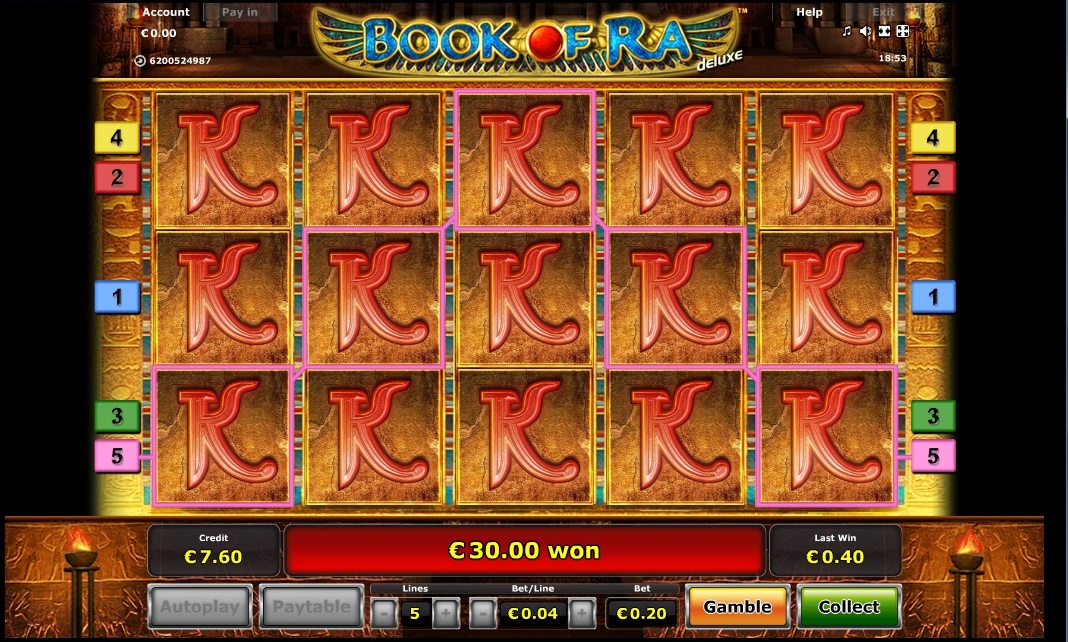Decrease the number of lines
Screen dimensions: 1068x642
coord(383,612)
